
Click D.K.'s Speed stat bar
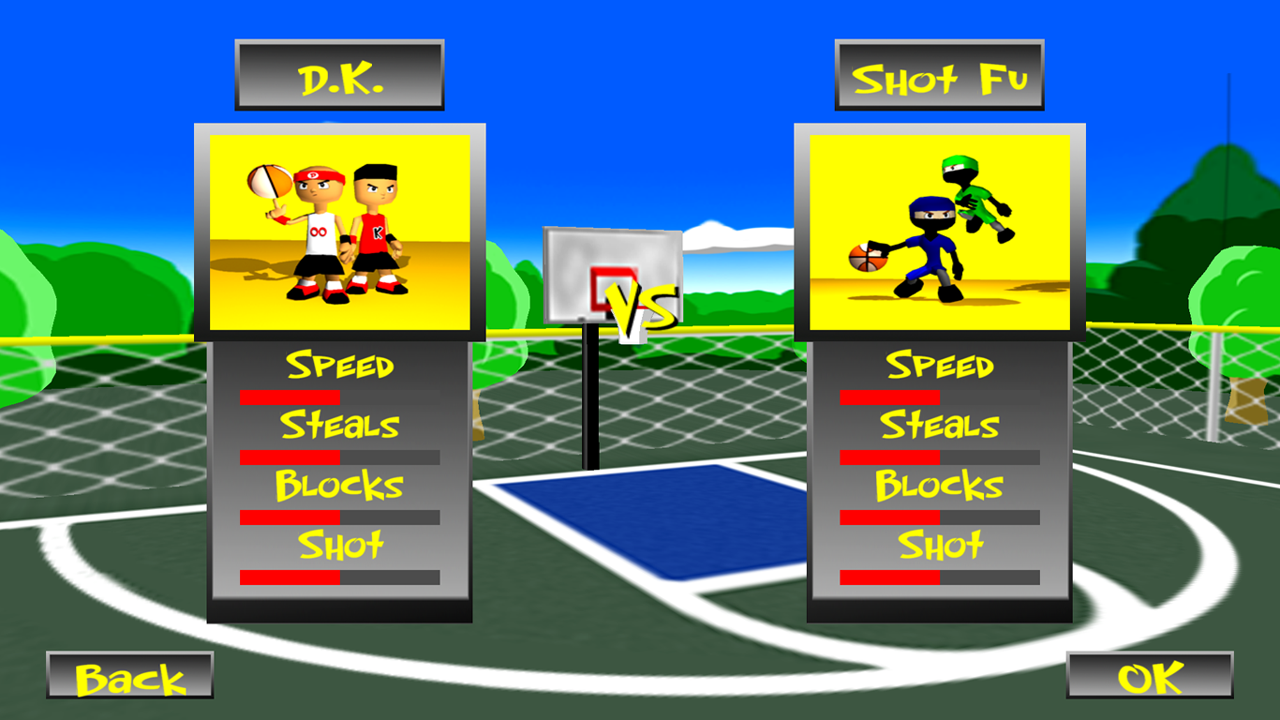coord(339,397)
